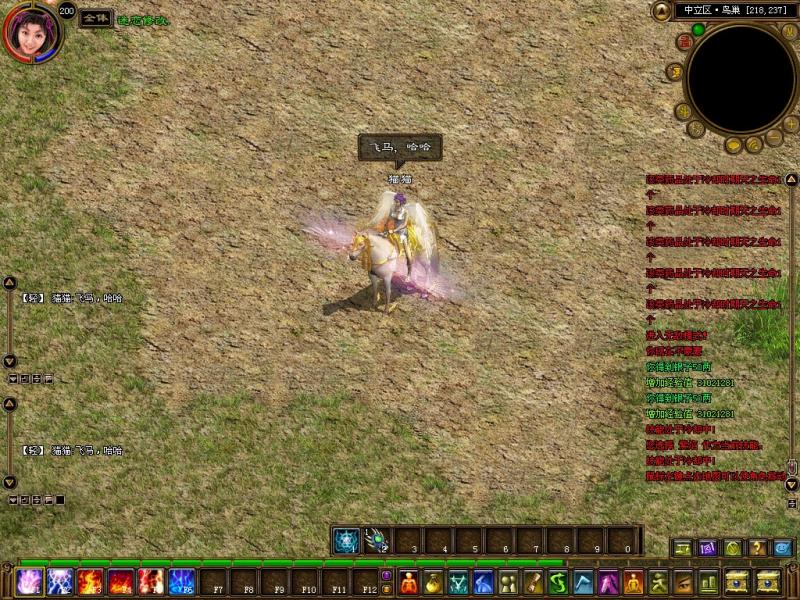Click the two-people social icon

point(508,582)
